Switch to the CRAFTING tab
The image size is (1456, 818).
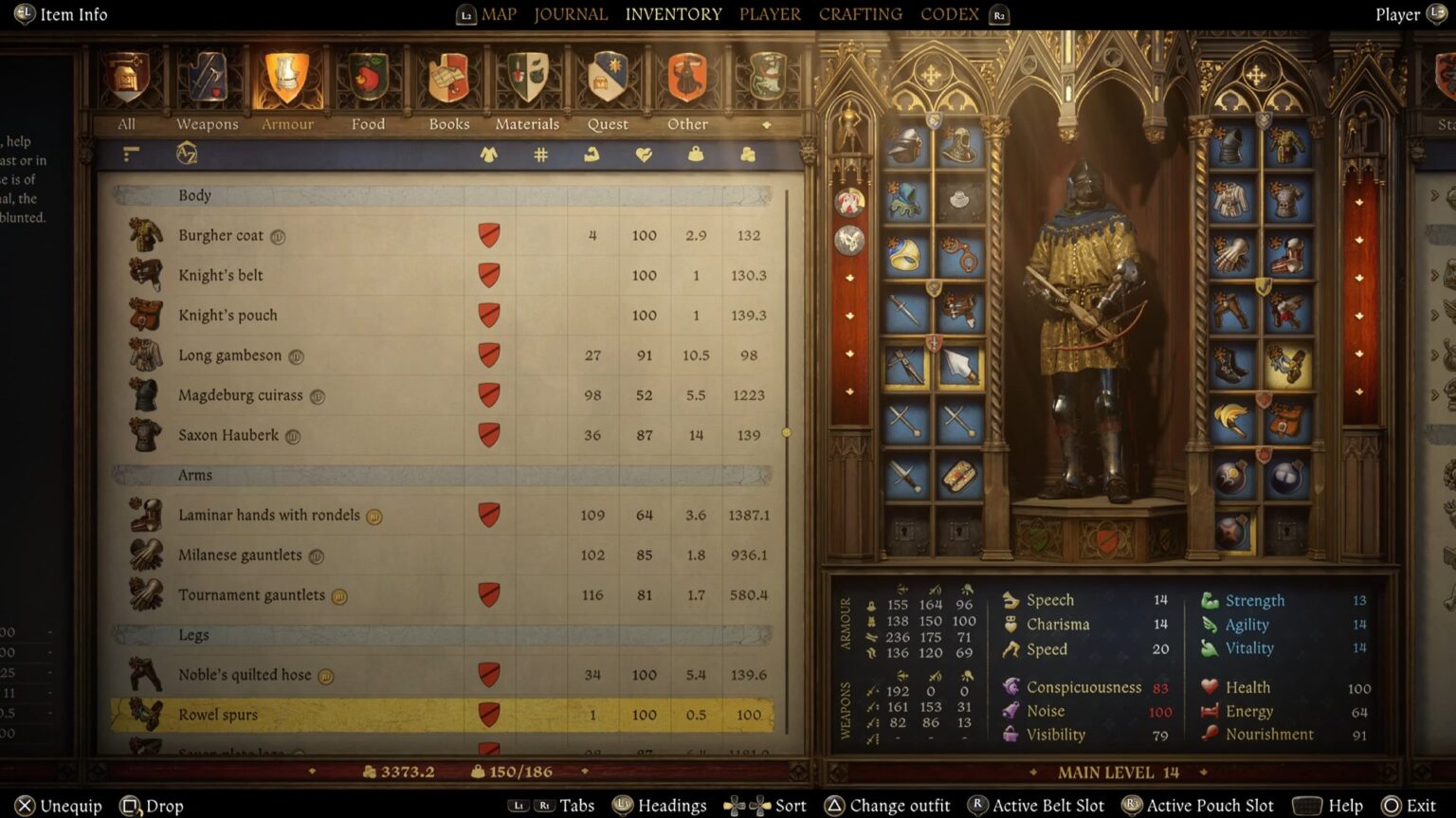(860, 14)
